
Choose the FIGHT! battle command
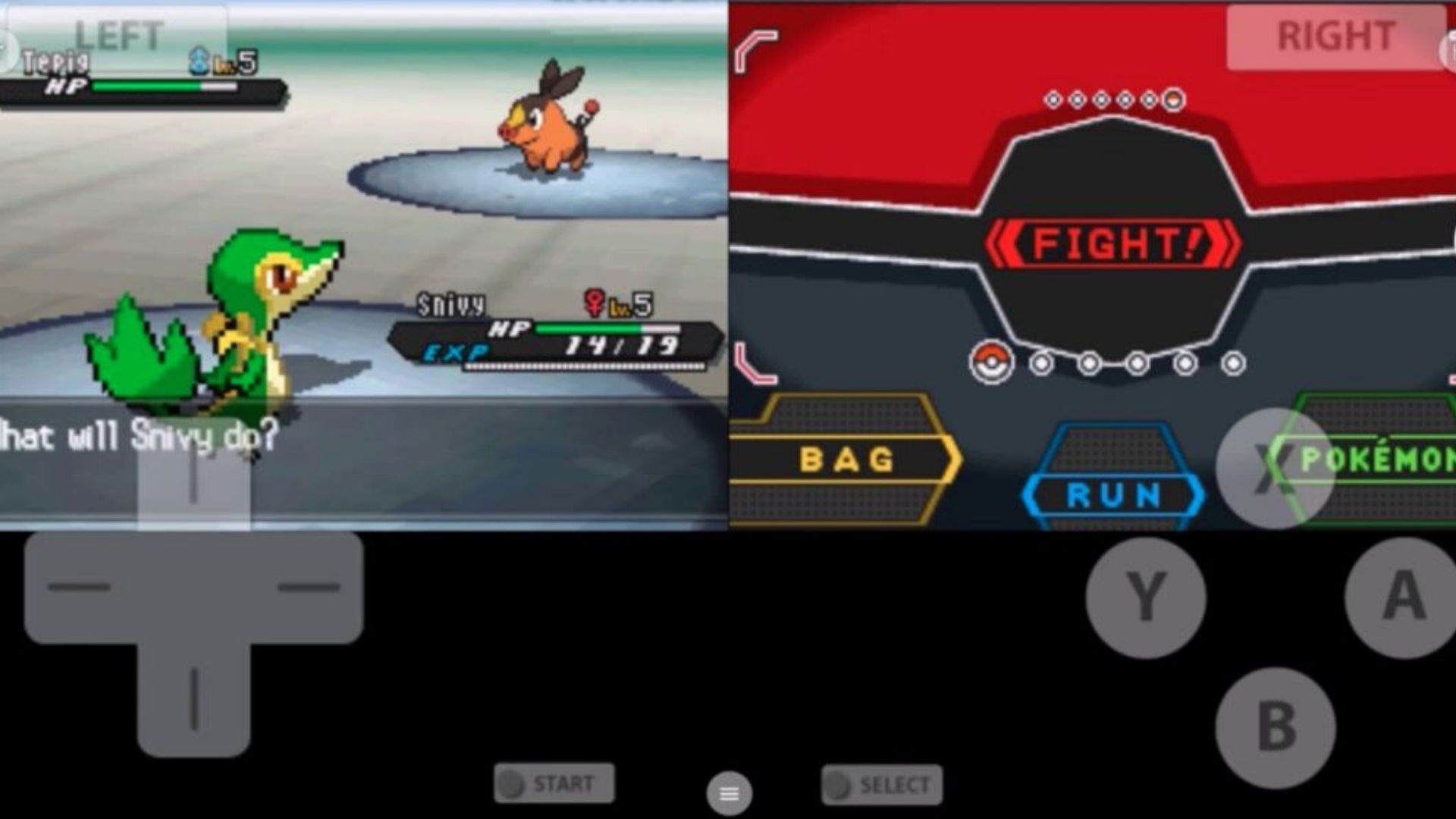(x=1112, y=244)
